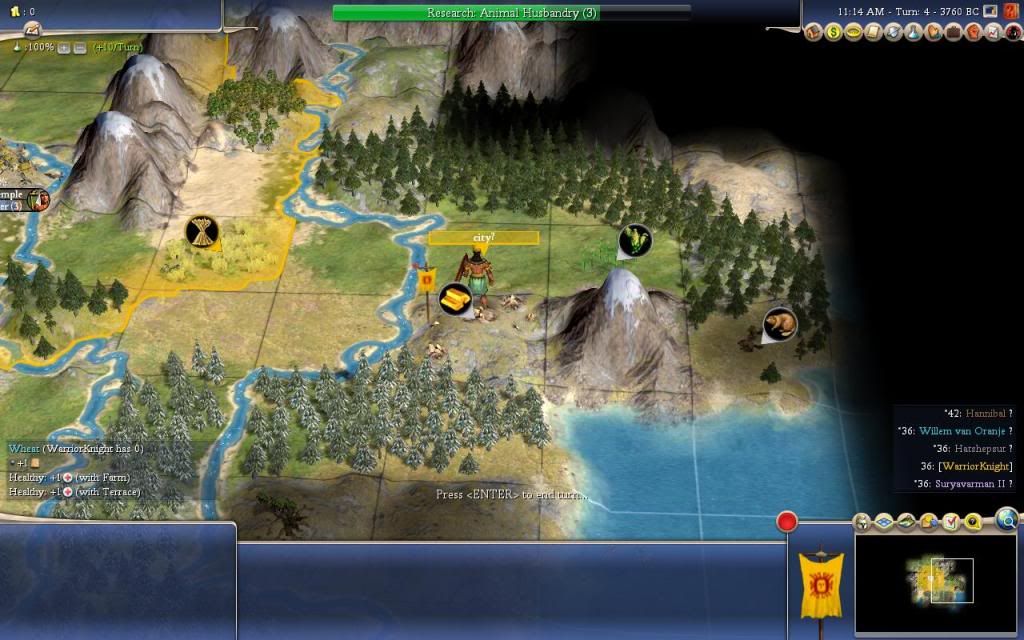The image size is (1024, 640).
Task: Open the Foreign Advisor briefcase icon
Action: click(954, 33)
